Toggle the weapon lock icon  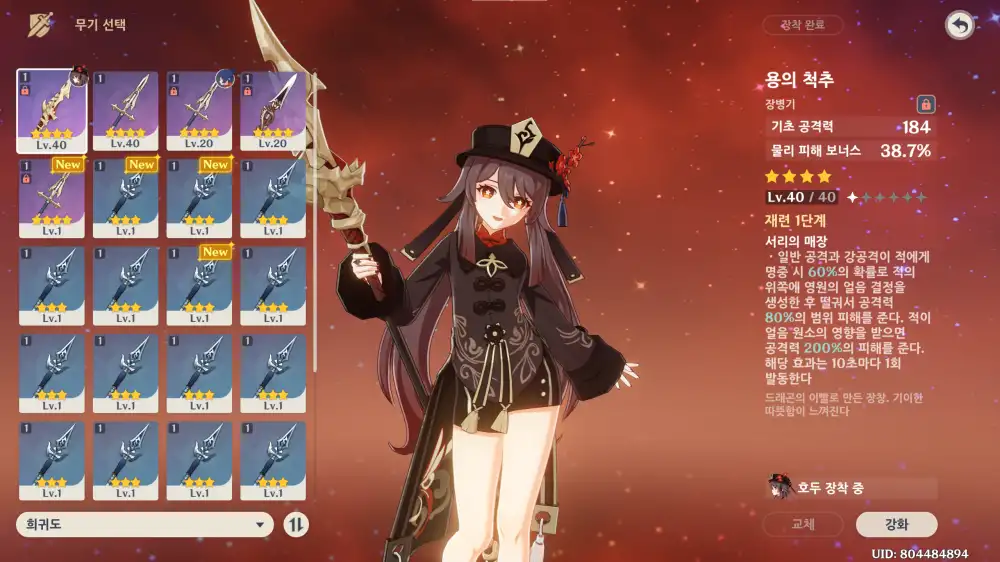point(926,104)
